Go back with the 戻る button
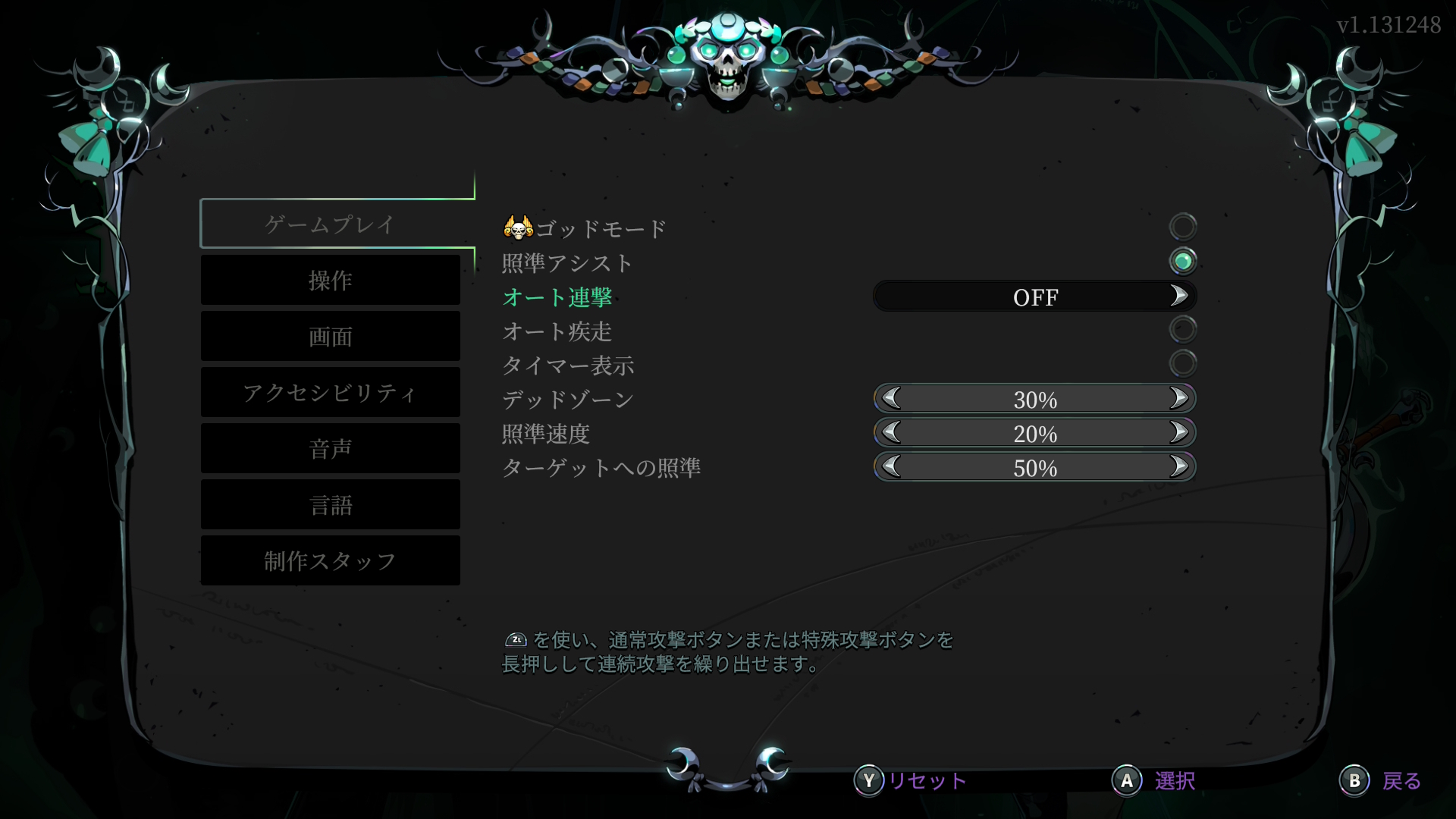 click(x=1380, y=780)
